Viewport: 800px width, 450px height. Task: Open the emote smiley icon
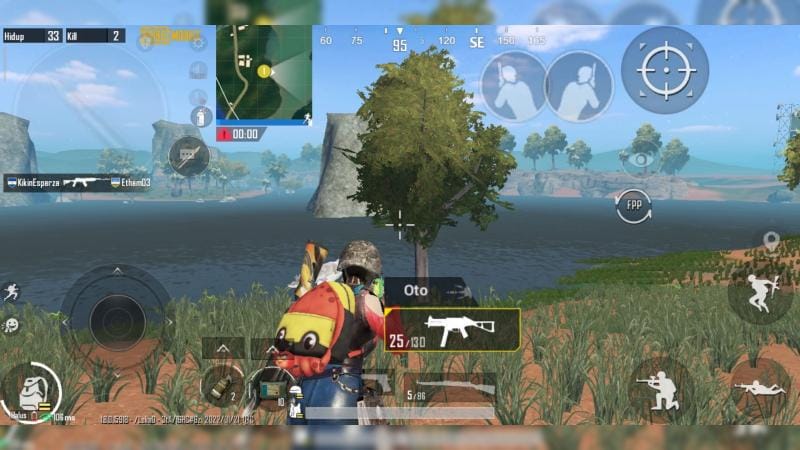pos(11,325)
